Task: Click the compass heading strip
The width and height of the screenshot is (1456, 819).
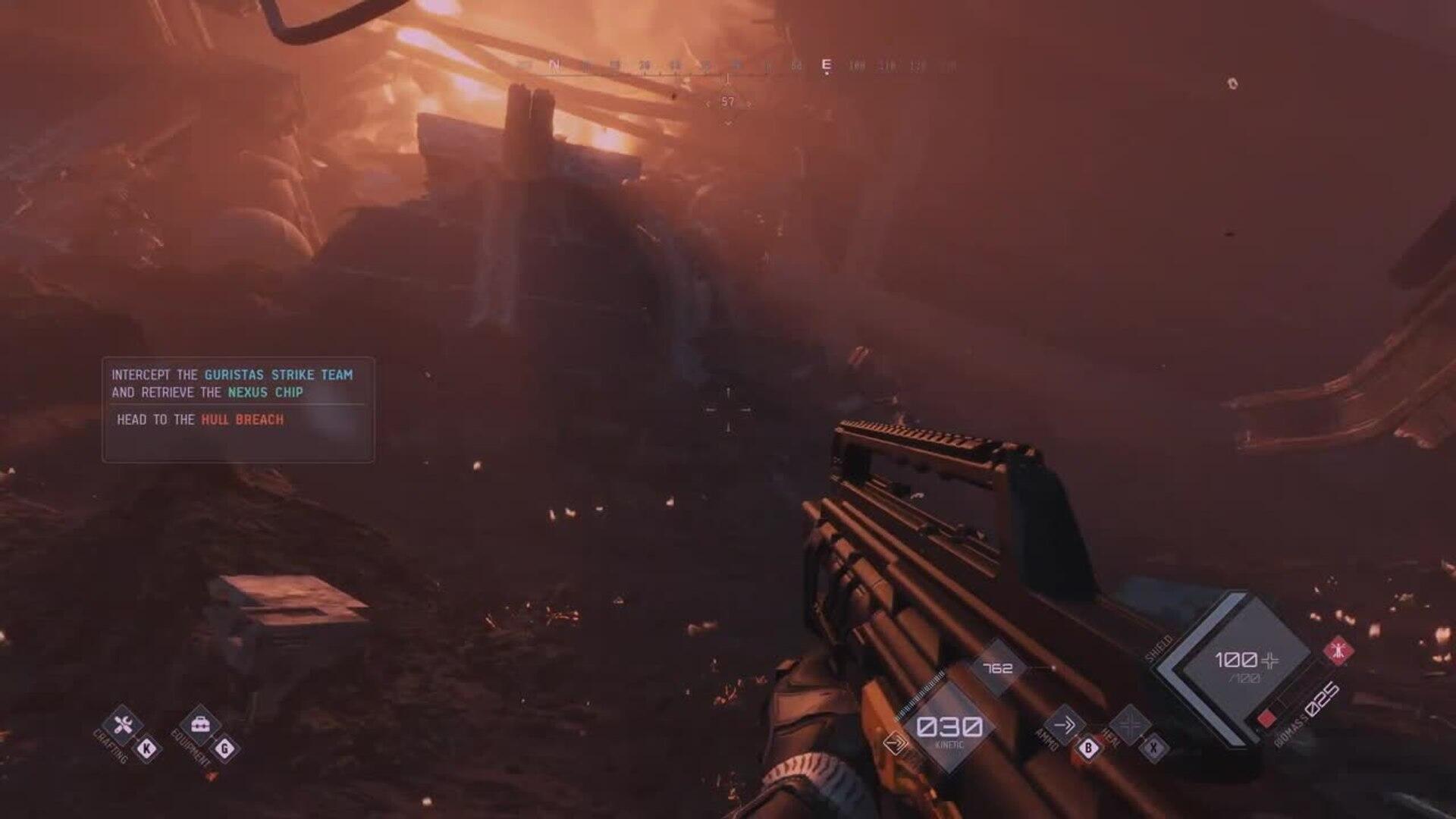Action: coord(728,67)
